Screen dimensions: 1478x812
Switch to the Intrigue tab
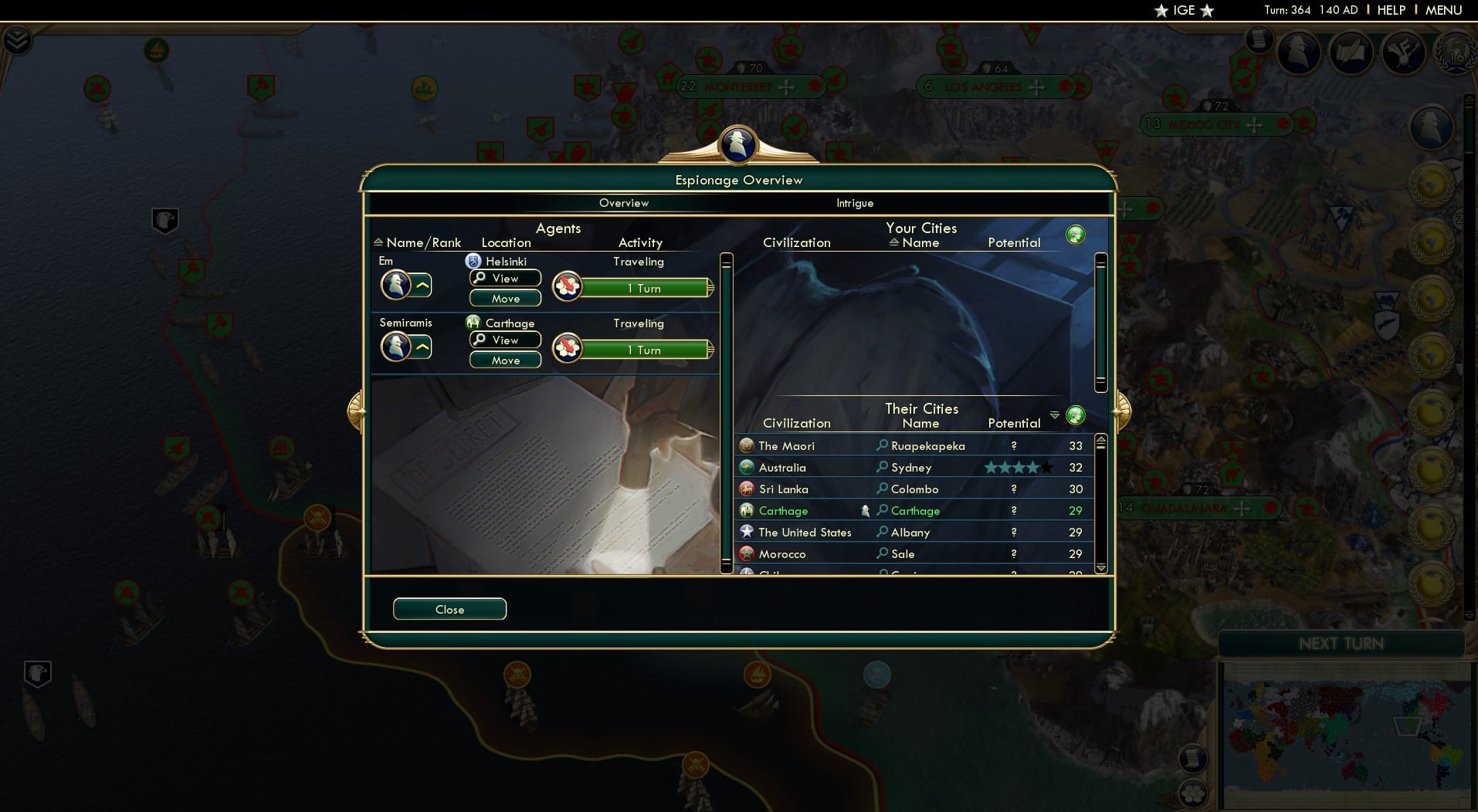point(854,203)
